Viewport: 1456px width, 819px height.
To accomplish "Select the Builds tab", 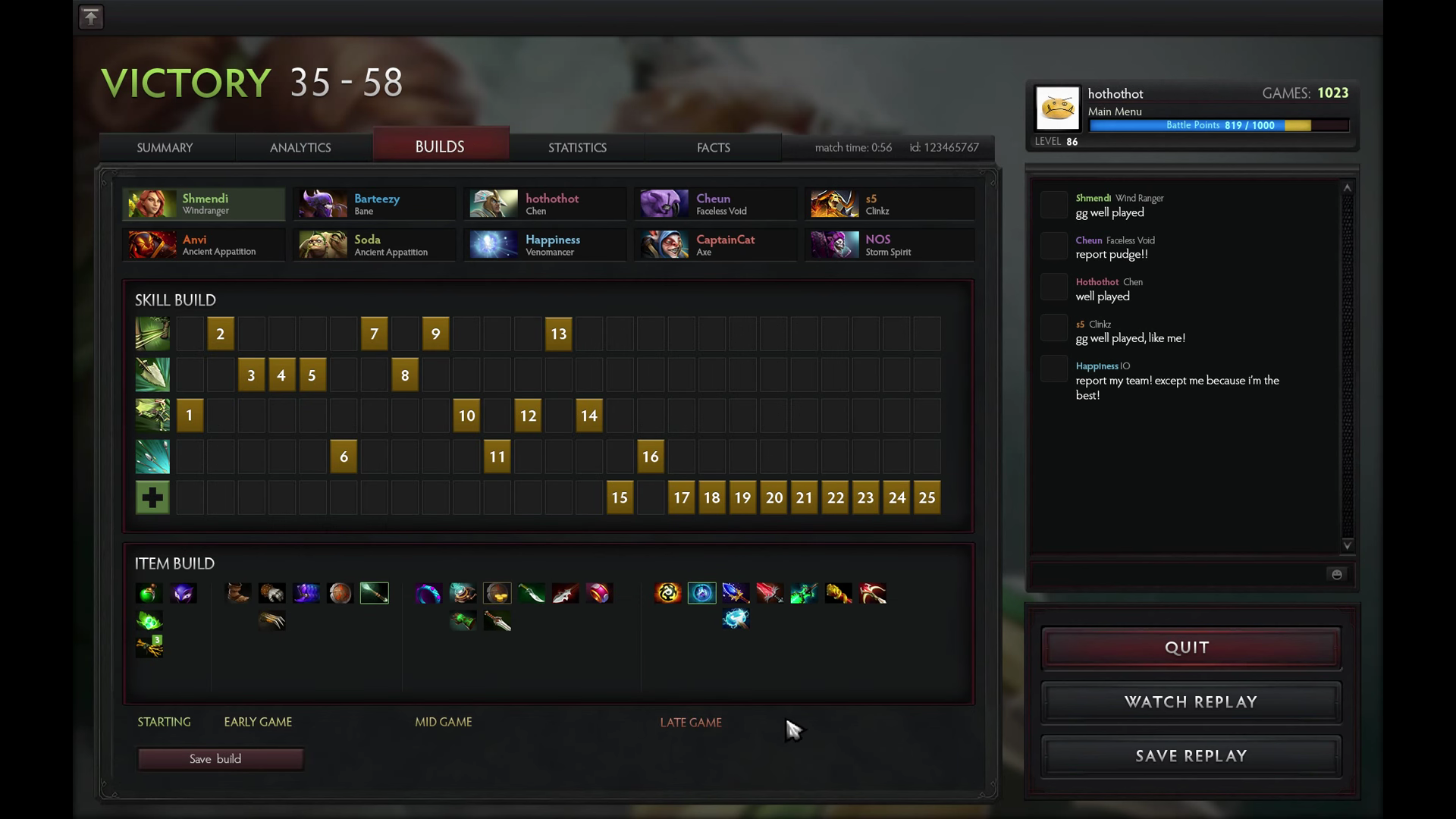I will [440, 146].
